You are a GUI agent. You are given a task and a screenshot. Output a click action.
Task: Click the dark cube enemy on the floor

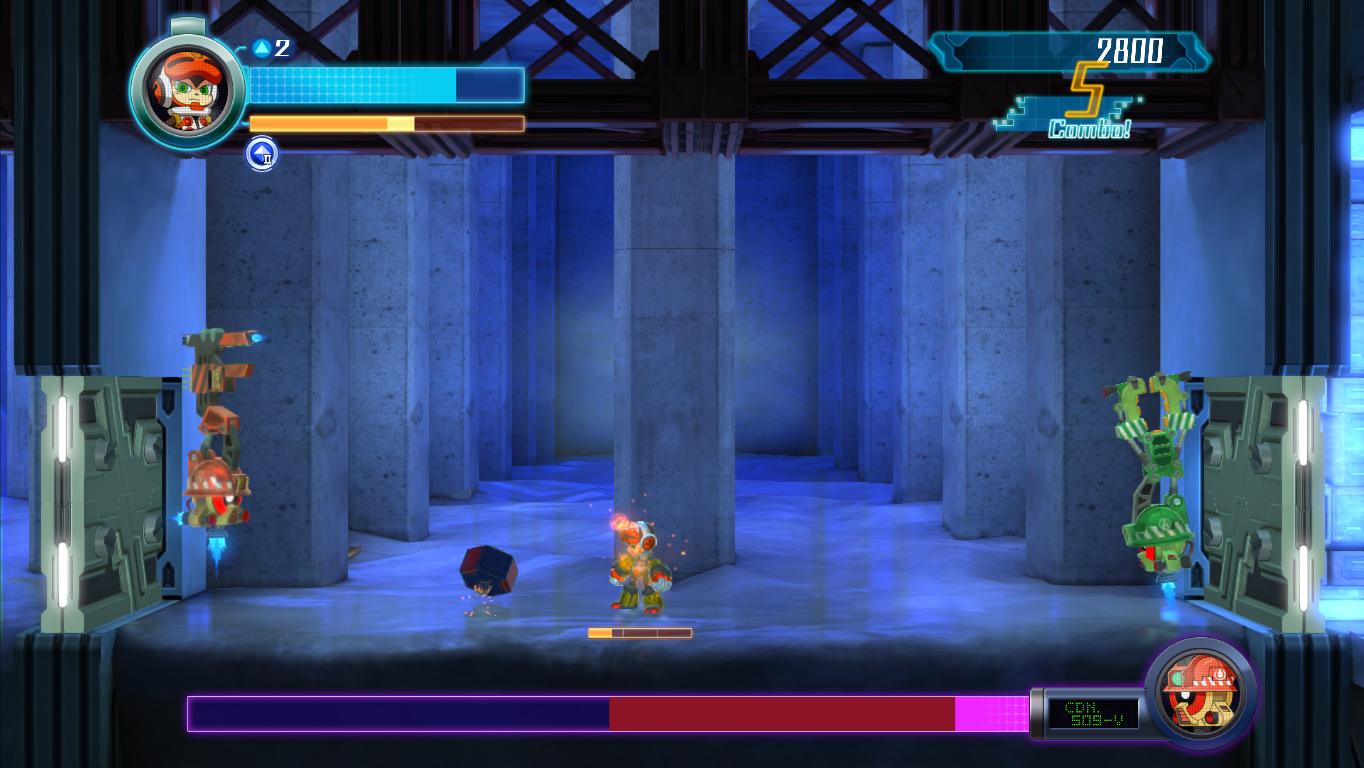coord(490,572)
